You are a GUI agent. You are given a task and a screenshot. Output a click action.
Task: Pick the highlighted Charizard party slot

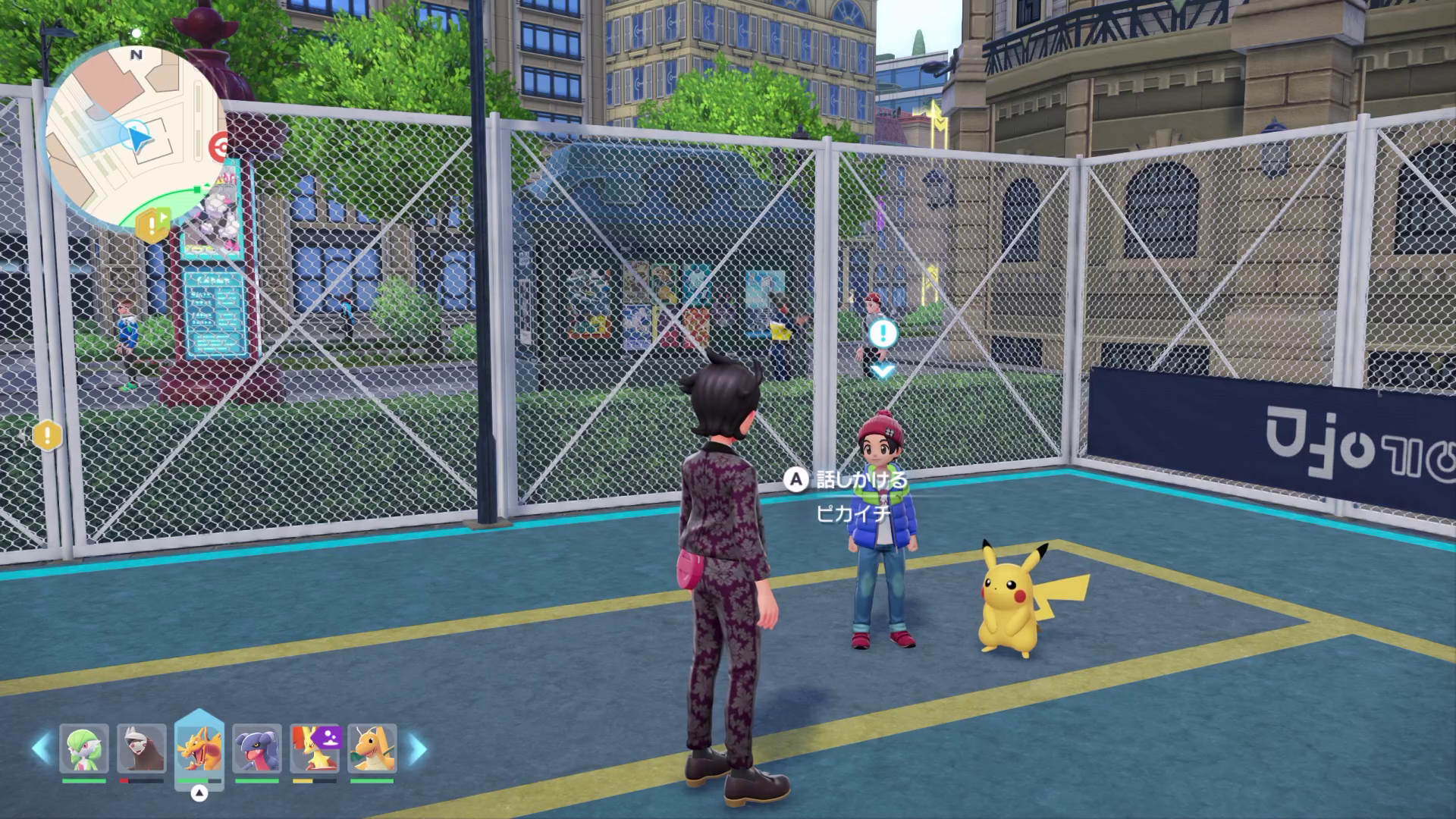(199, 748)
